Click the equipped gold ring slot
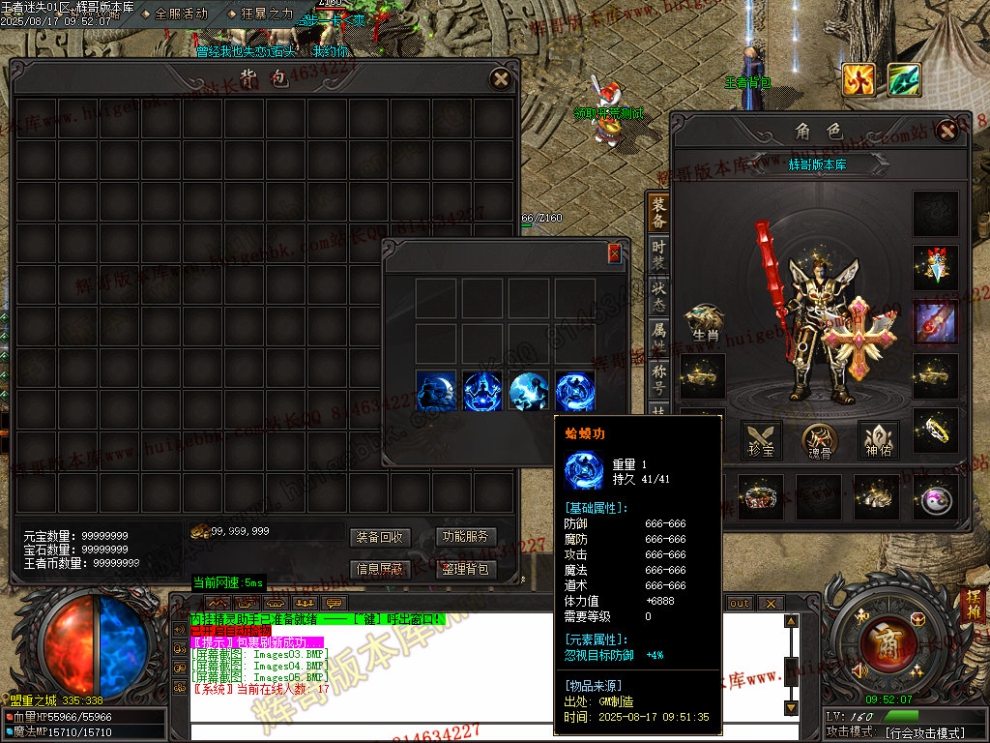Screen dimensions: 990x743 (936, 431)
